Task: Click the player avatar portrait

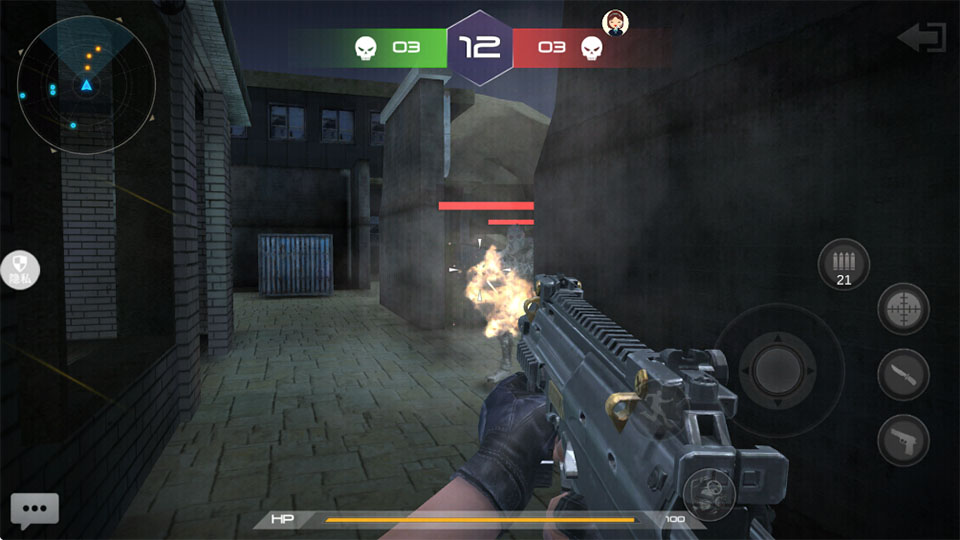Action: [x=614, y=22]
